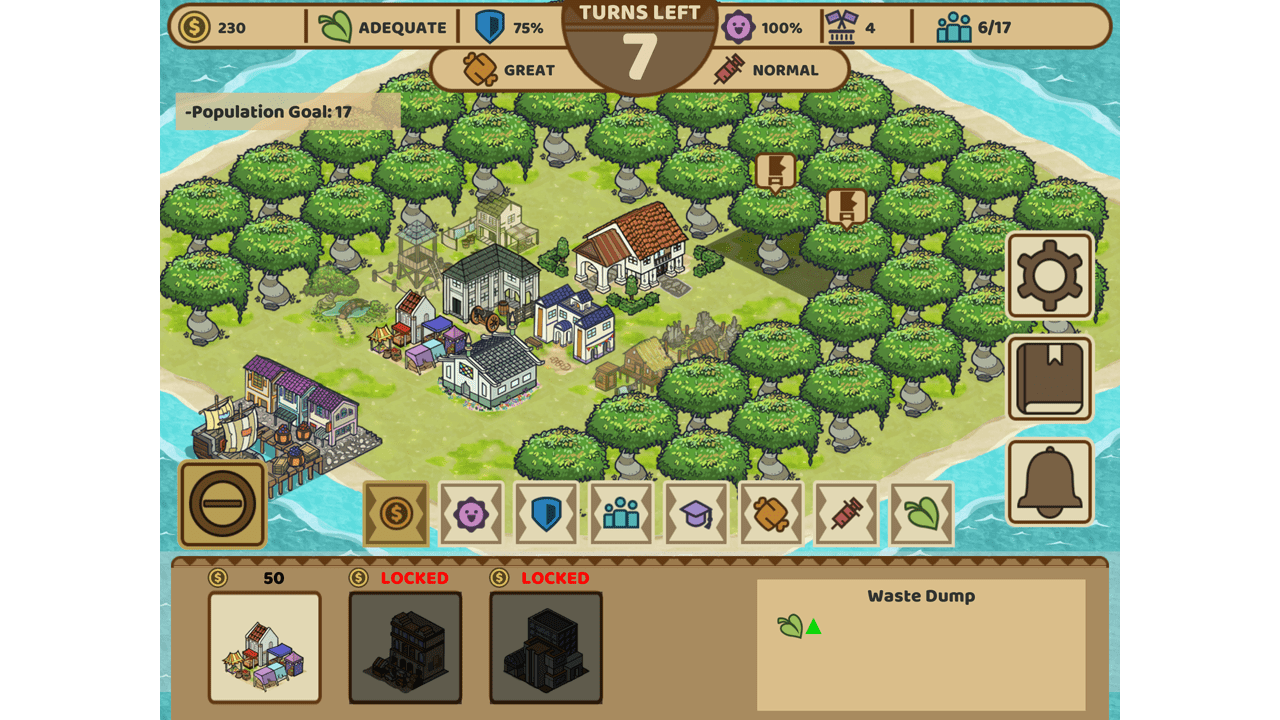Switch to the syringe health category

pyautogui.click(x=846, y=514)
